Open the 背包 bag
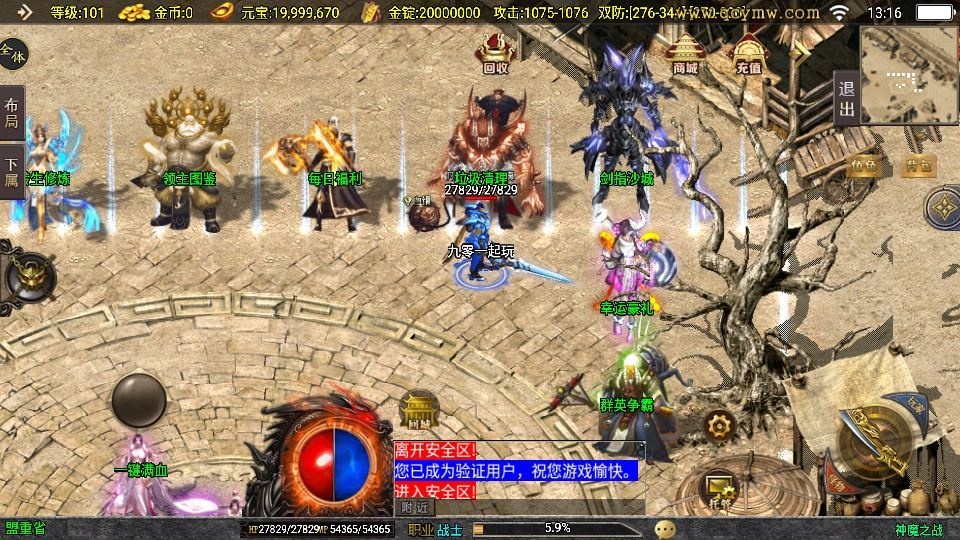This screenshot has height=540, width=960. pos(918,166)
